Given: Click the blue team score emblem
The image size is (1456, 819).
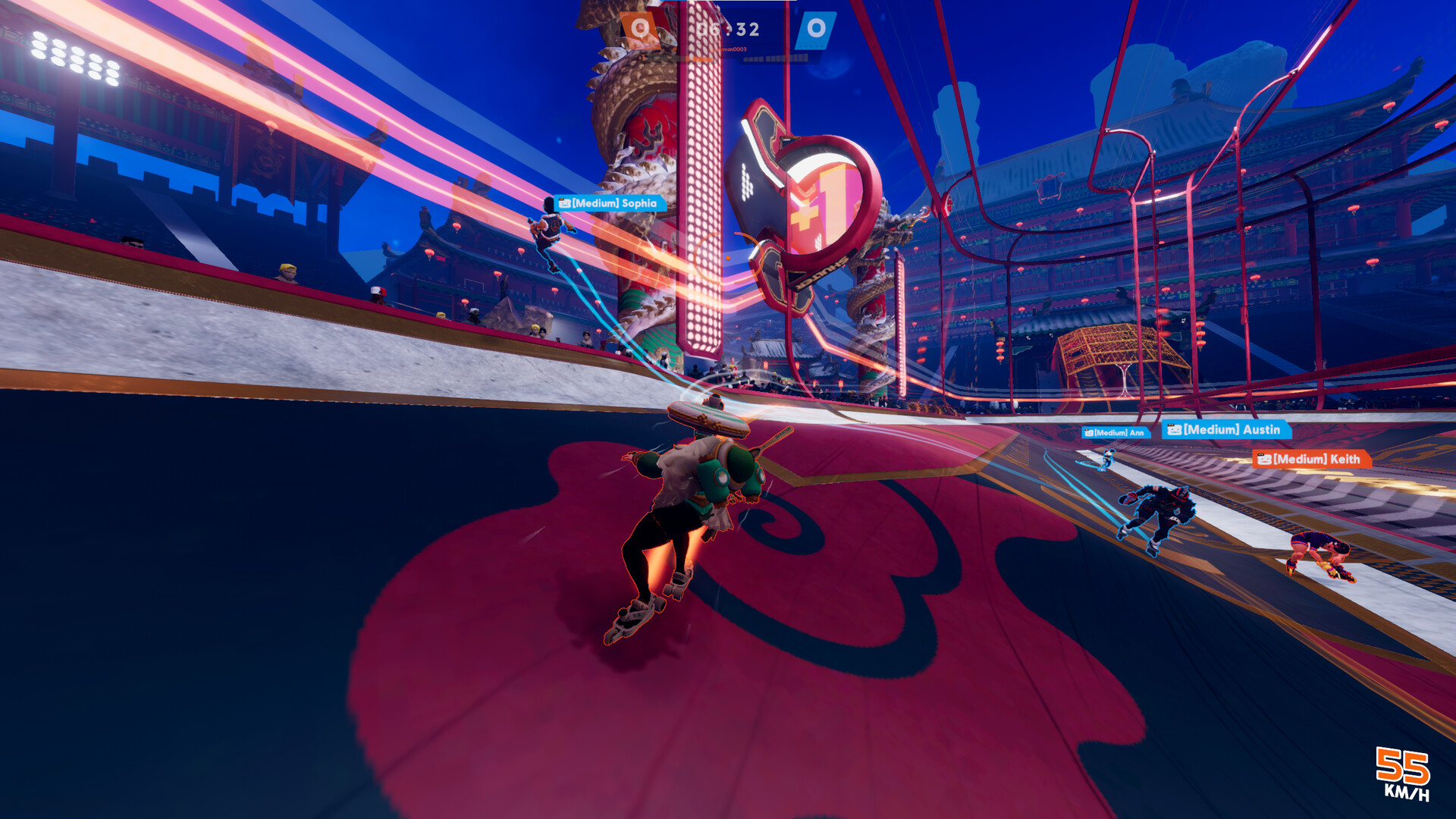Looking at the screenshot, I should [x=816, y=28].
